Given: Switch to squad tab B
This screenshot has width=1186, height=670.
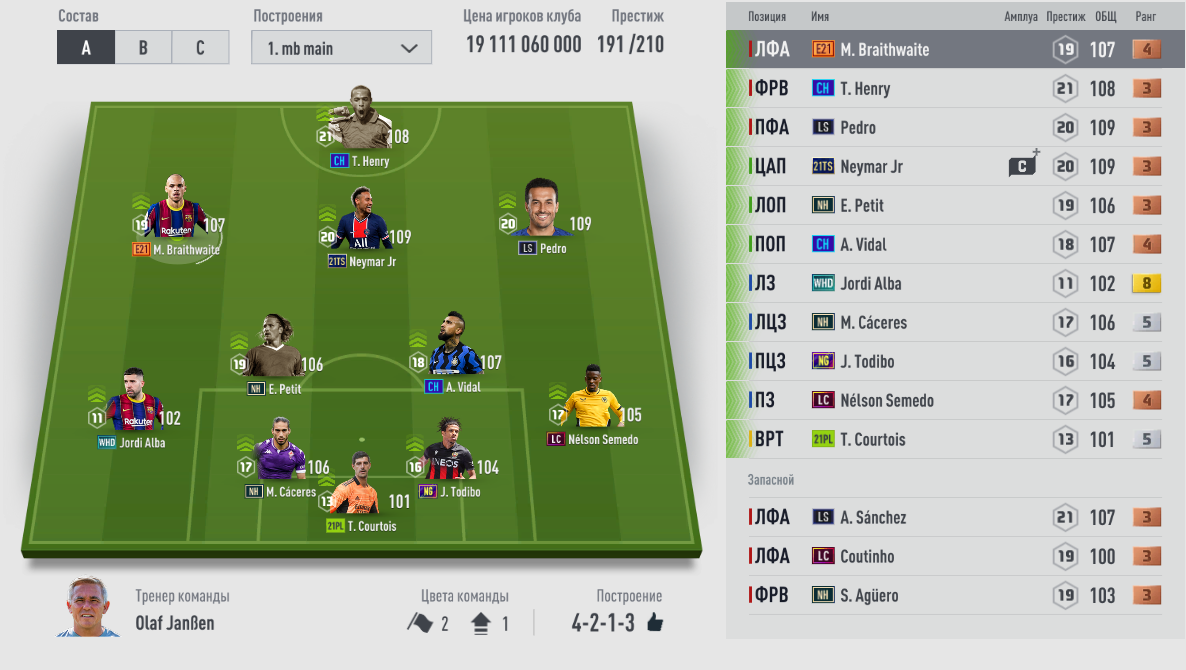Looking at the screenshot, I should pos(143,48).
